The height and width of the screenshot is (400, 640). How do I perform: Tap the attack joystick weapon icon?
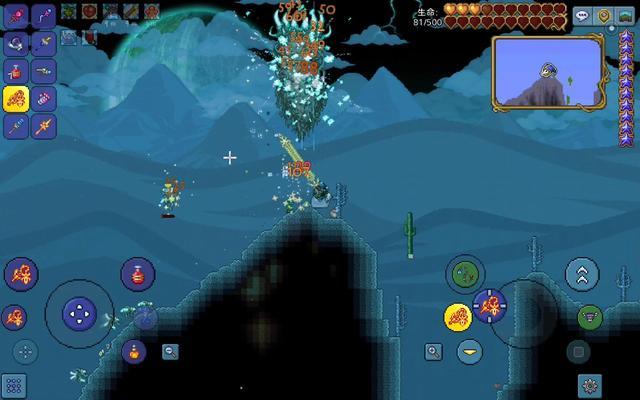490,305
